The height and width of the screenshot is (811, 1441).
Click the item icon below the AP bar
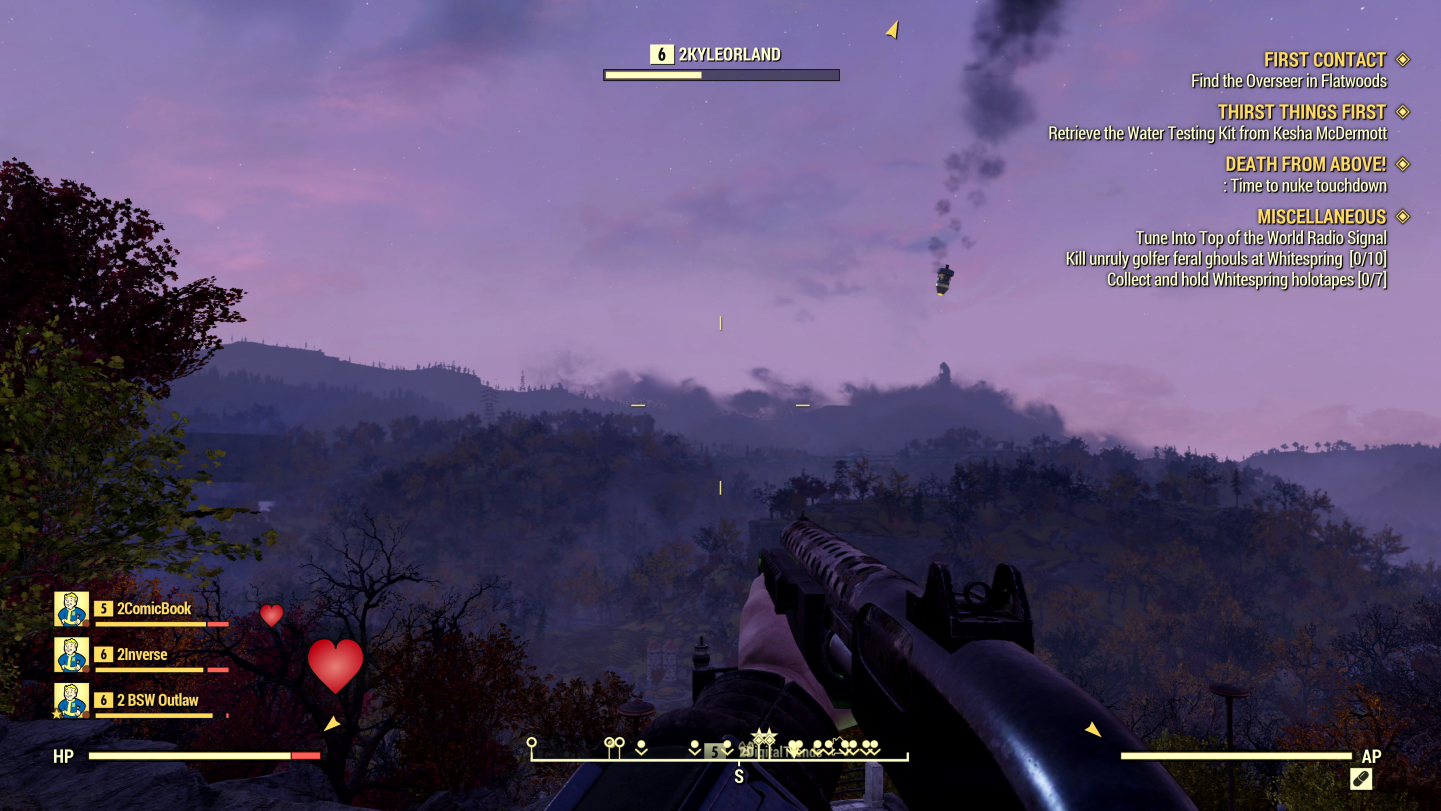click(x=1361, y=779)
